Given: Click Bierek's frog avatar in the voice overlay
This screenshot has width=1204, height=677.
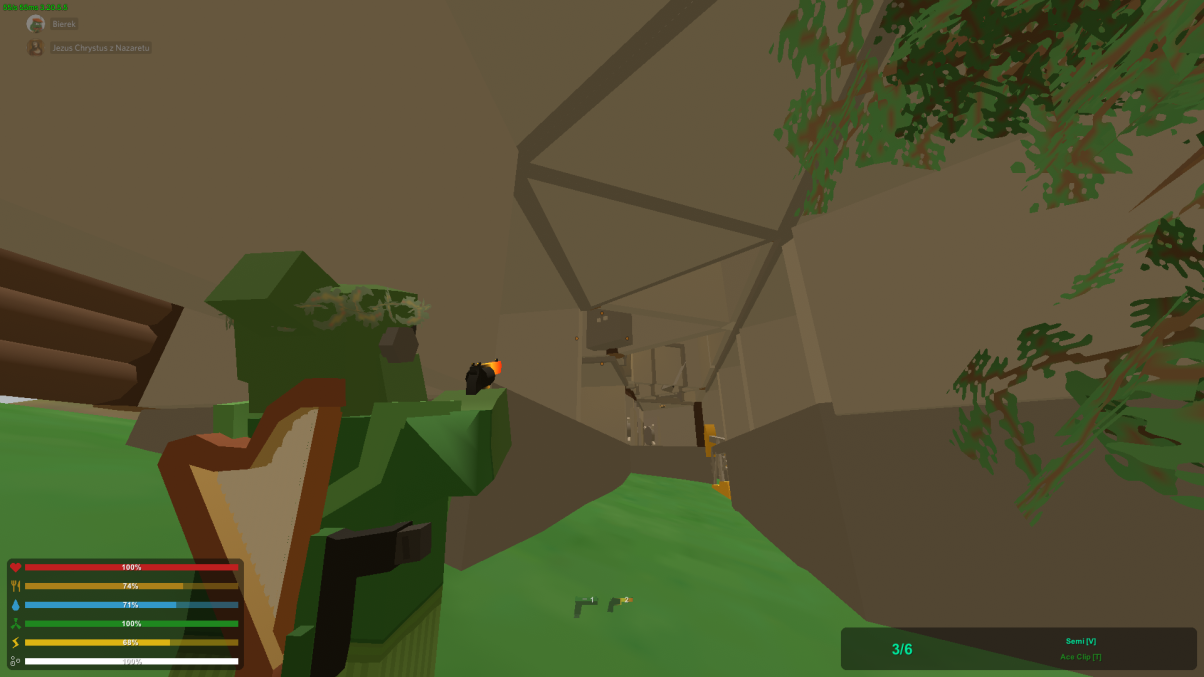Looking at the screenshot, I should point(36,24).
